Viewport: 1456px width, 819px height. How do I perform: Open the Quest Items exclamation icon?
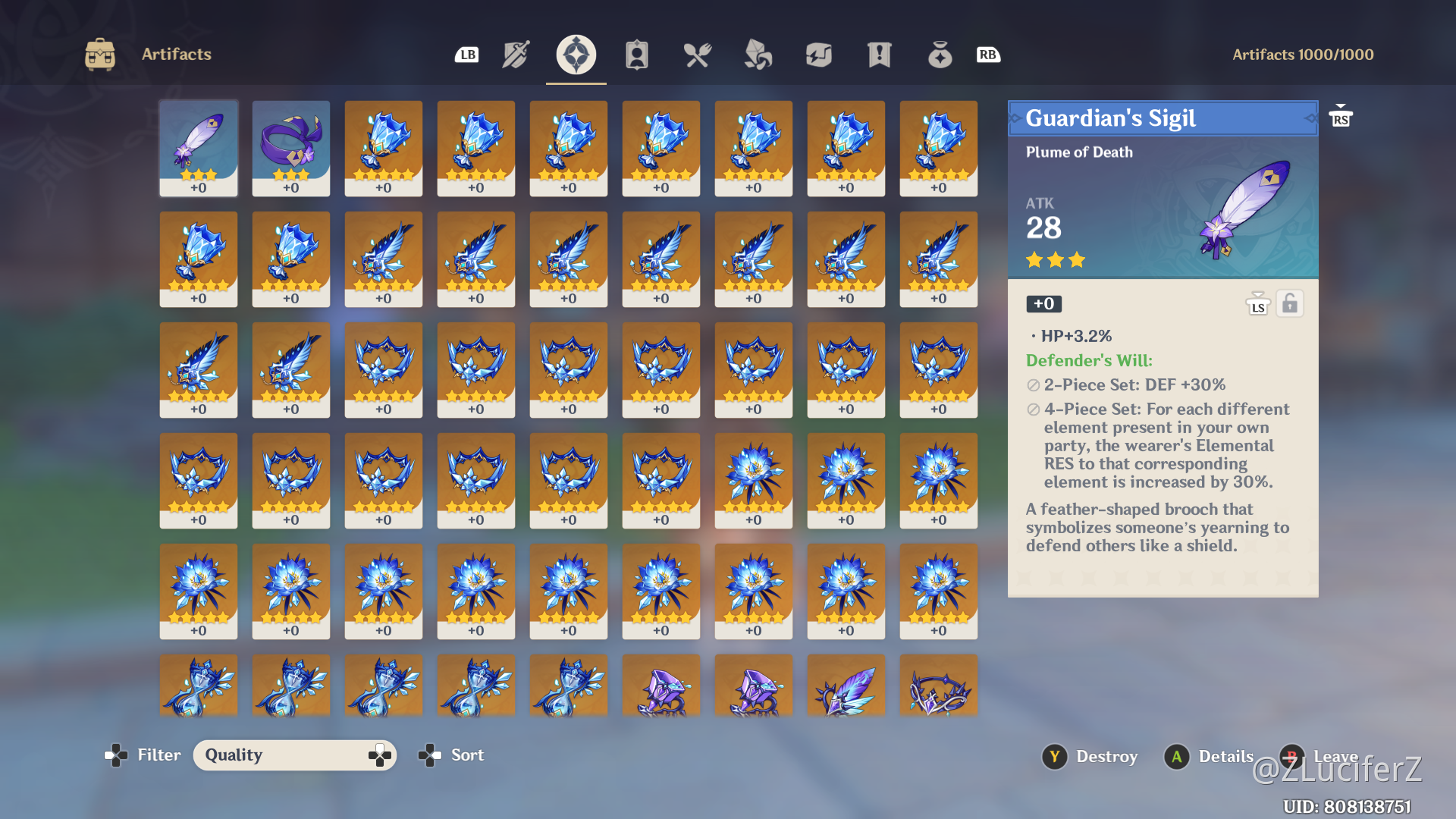(879, 54)
